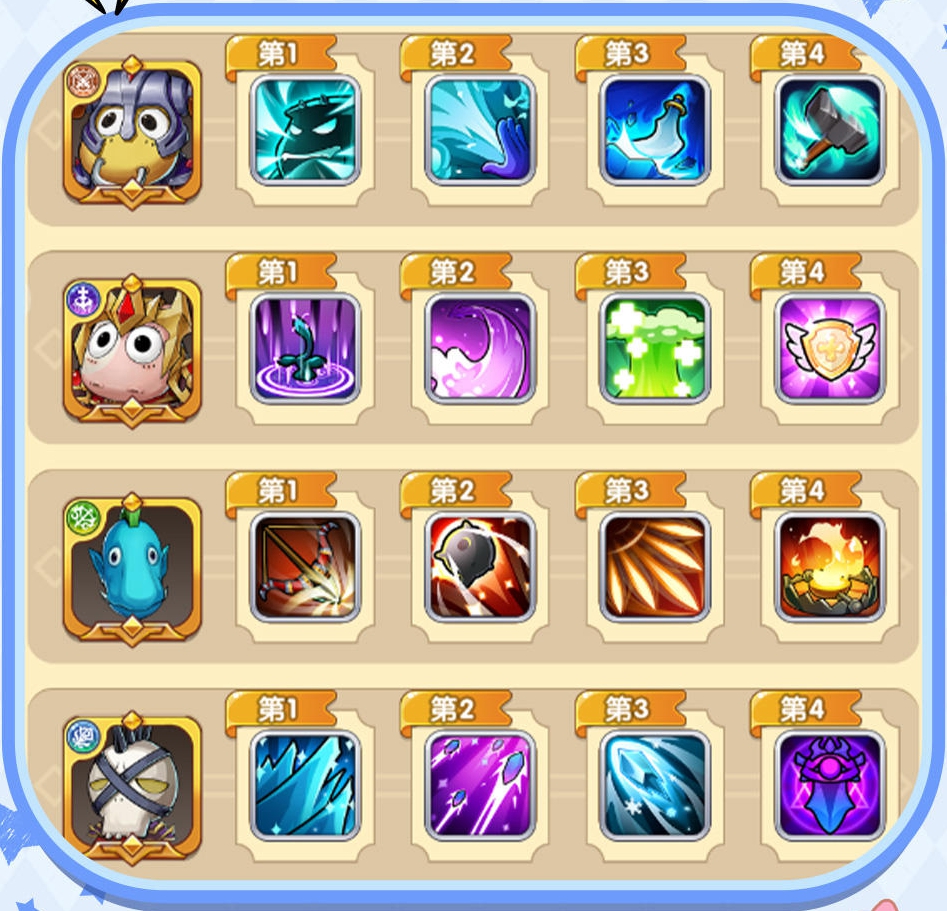The image size is (947, 911).
Task: Choose the purple sprouting plant skill
Action: point(305,348)
